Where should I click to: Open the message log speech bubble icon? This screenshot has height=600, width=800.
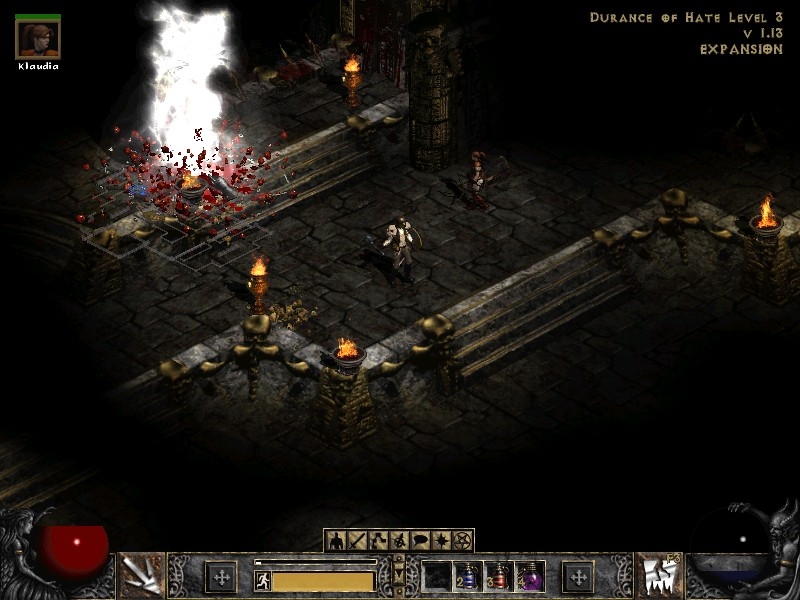[x=420, y=541]
